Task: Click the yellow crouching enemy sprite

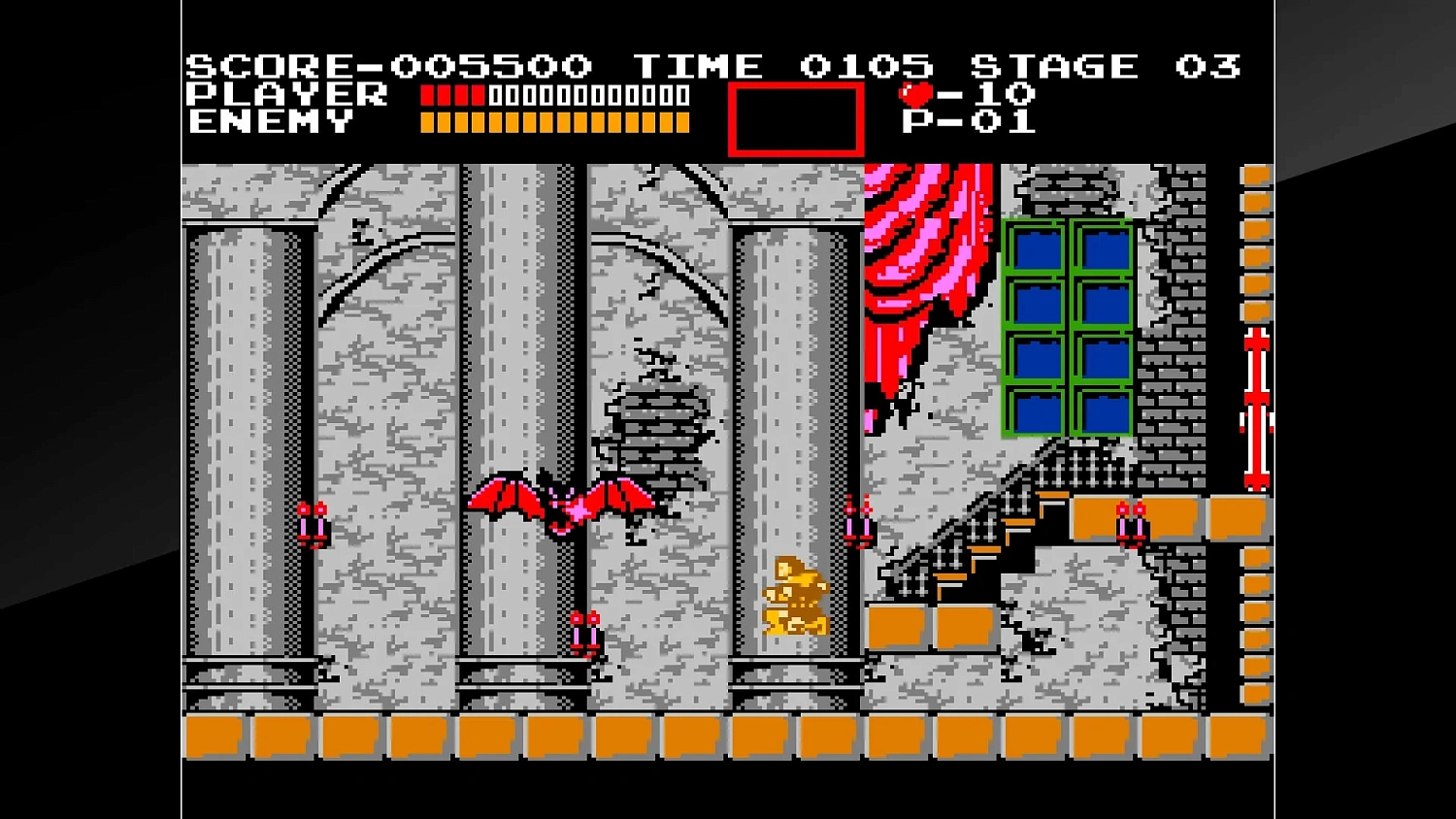Action: [x=796, y=592]
